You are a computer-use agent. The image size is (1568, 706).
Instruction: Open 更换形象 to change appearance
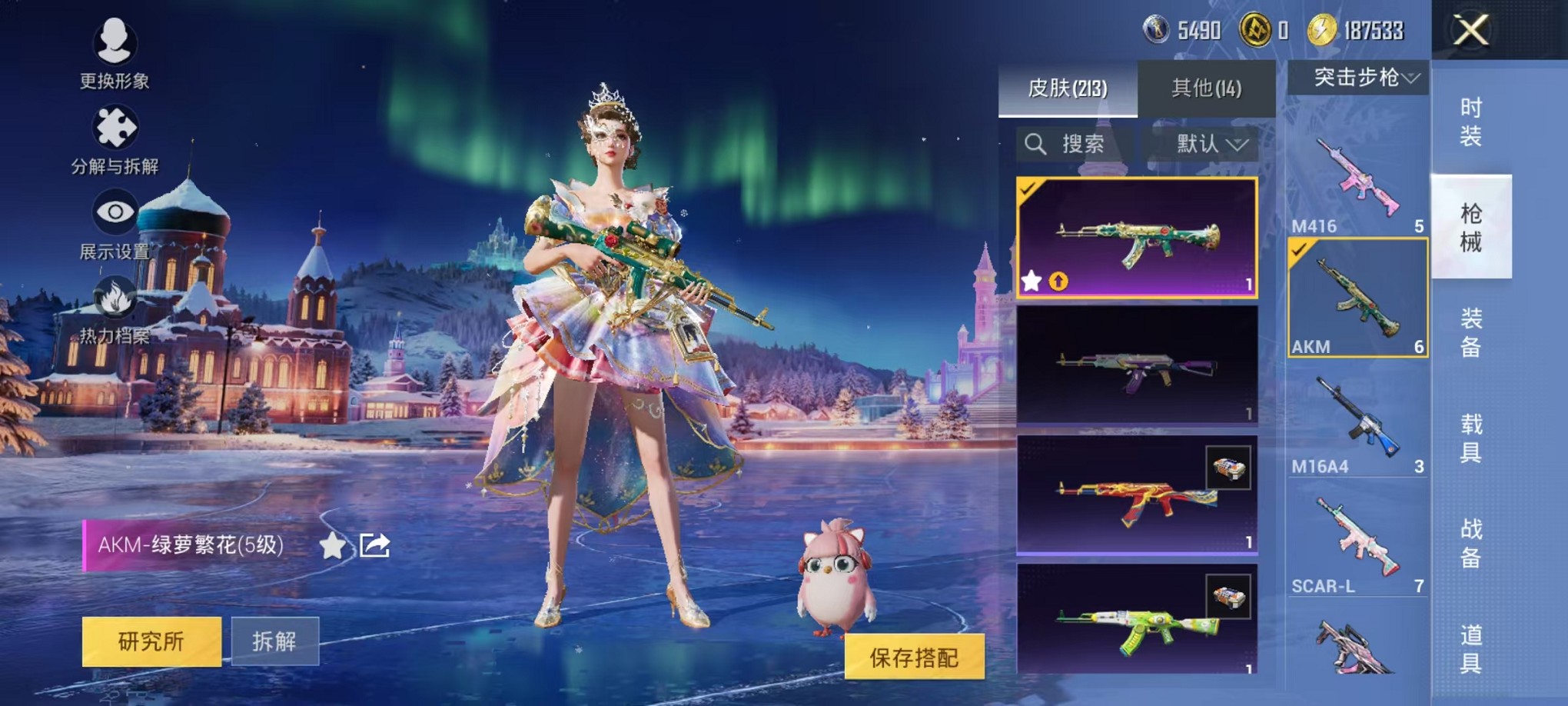click(x=115, y=50)
